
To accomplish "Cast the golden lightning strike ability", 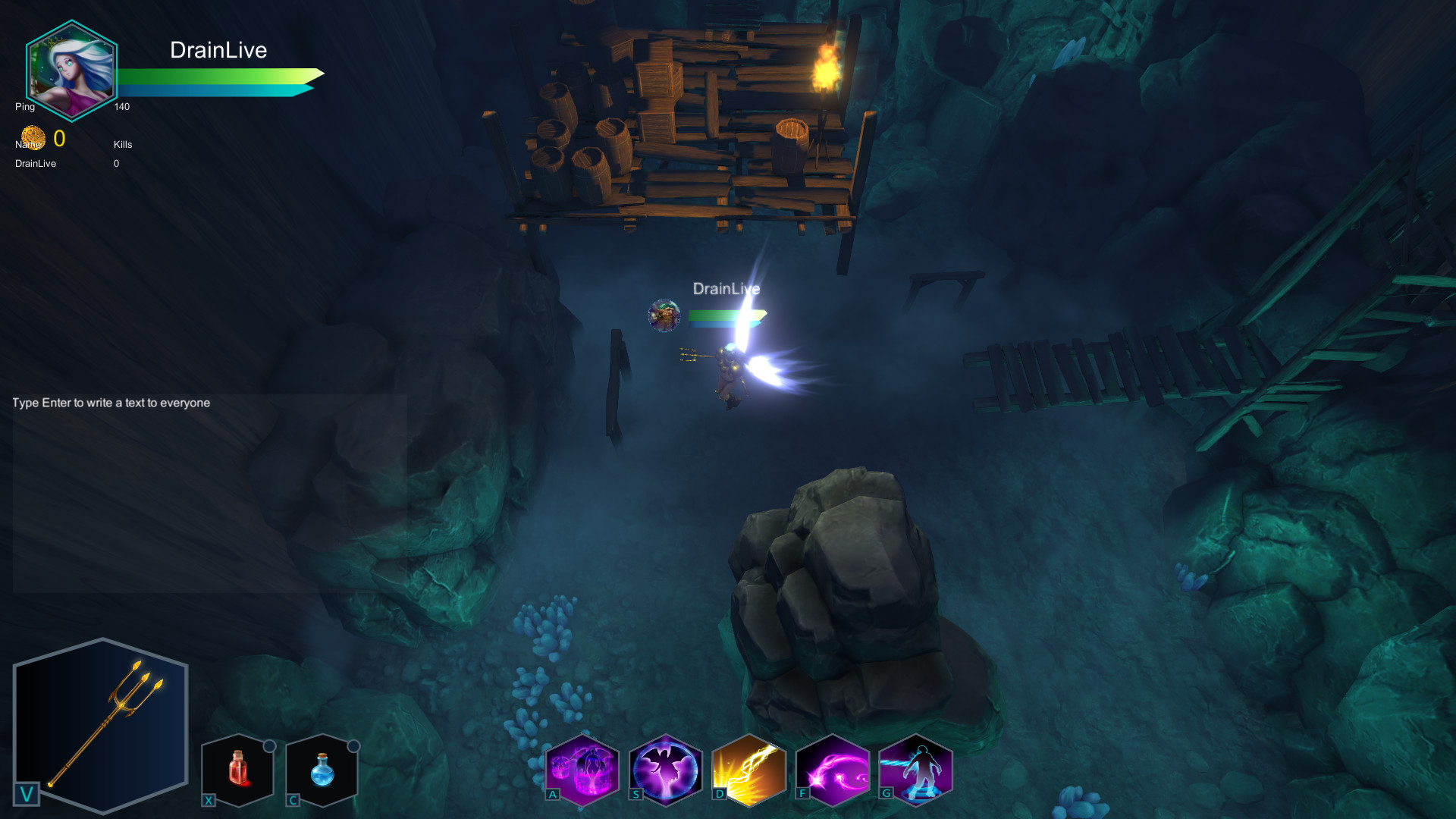I will [x=749, y=769].
